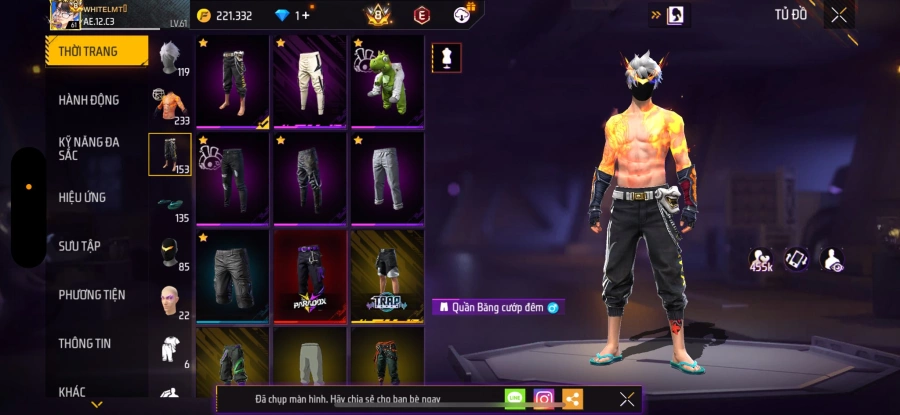
Task: Go to the Sưu Tập tab
Action: (x=79, y=246)
